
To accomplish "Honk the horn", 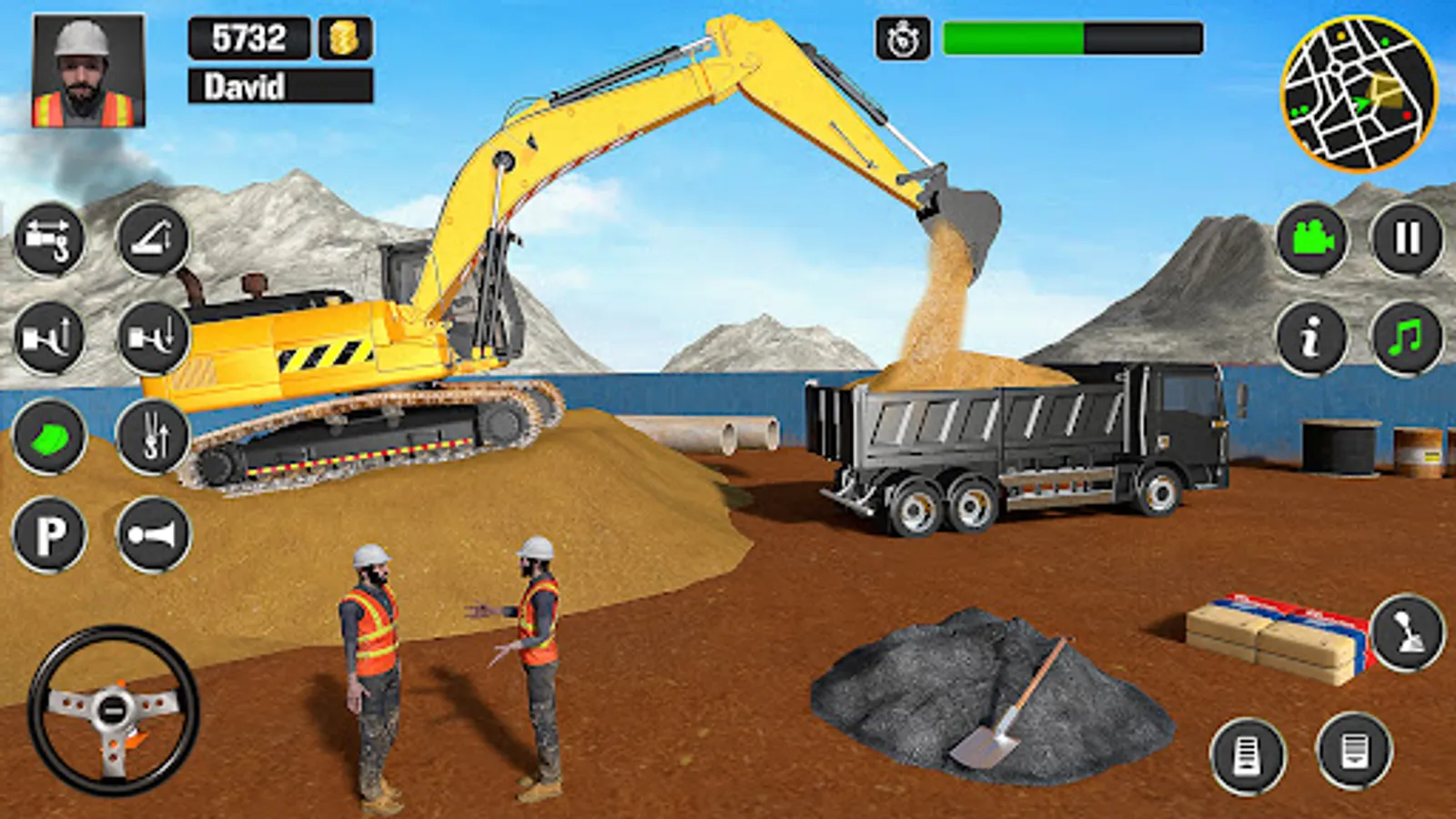I will [153, 533].
